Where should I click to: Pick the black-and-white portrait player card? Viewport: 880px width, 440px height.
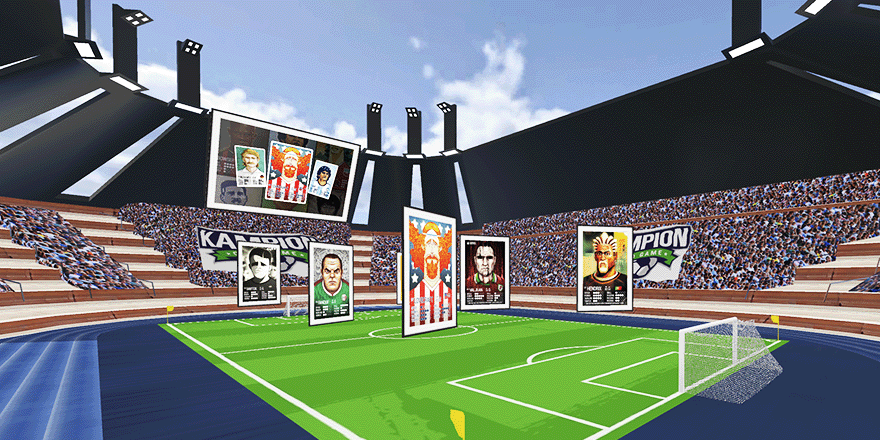[258, 272]
